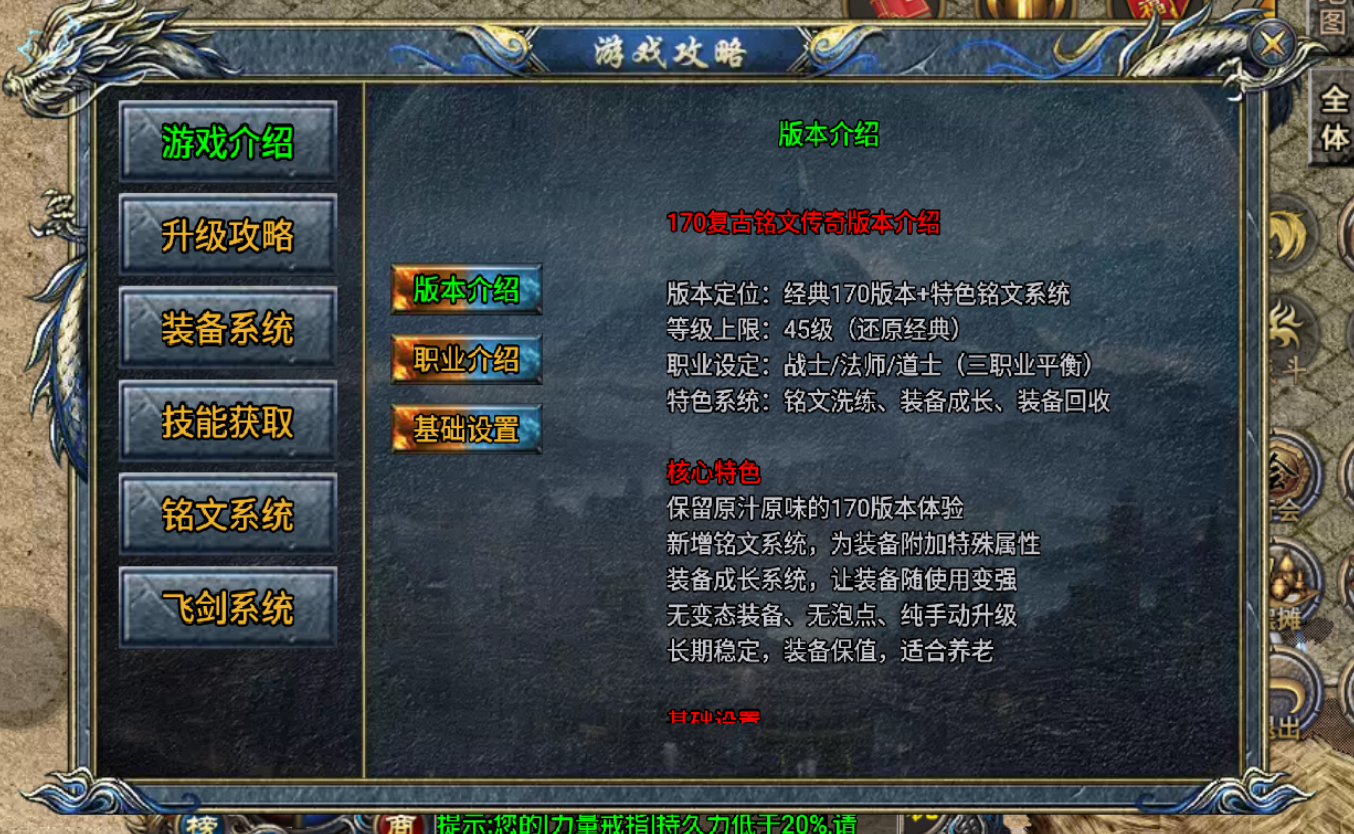The width and height of the screenshot is (1354, 834).
Task: Select the 装备系统 sidebar entry
Action: pyautogui.click(x=227, y=328)
